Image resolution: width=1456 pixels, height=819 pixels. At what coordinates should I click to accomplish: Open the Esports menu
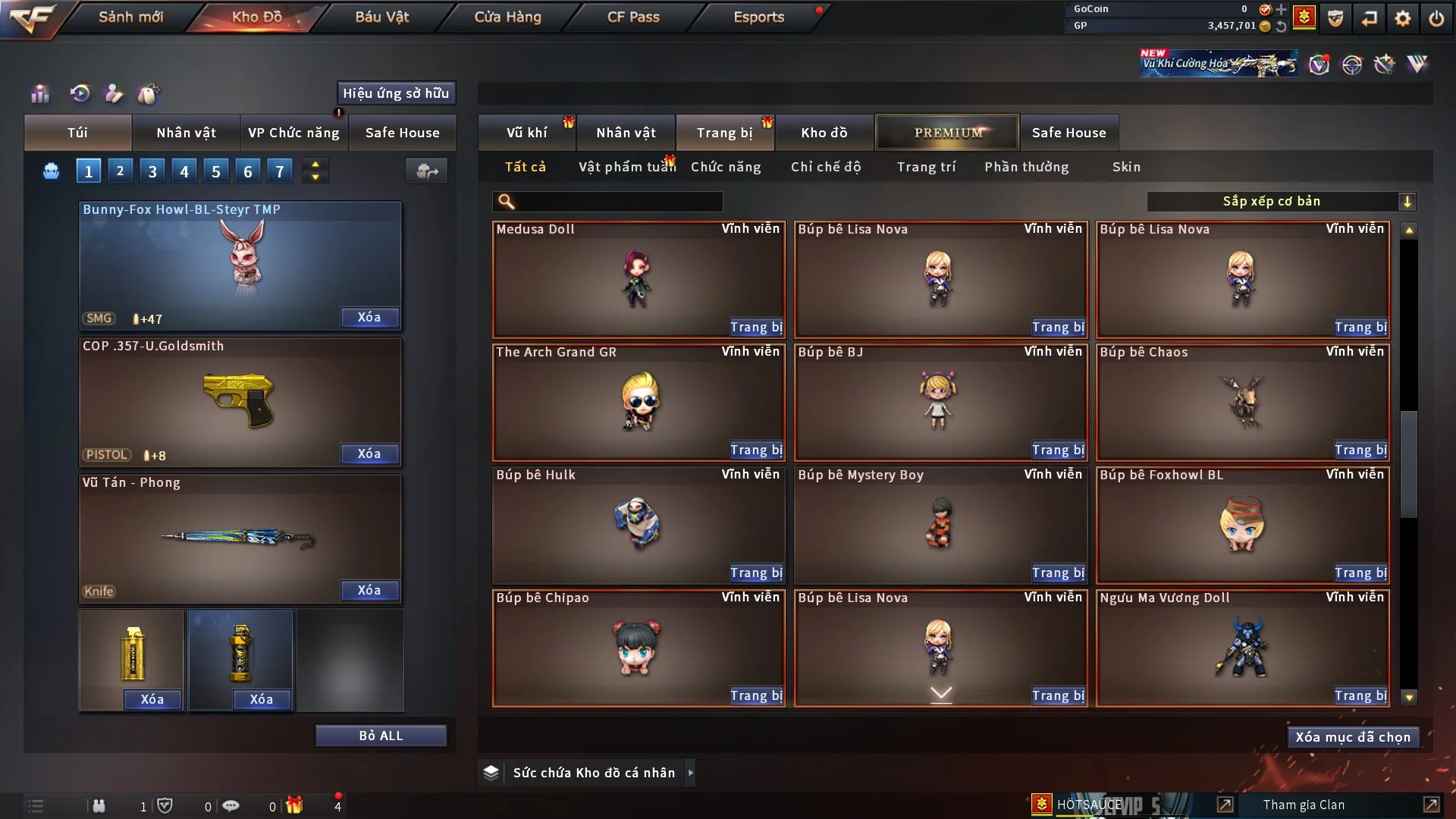pos(758,17)
